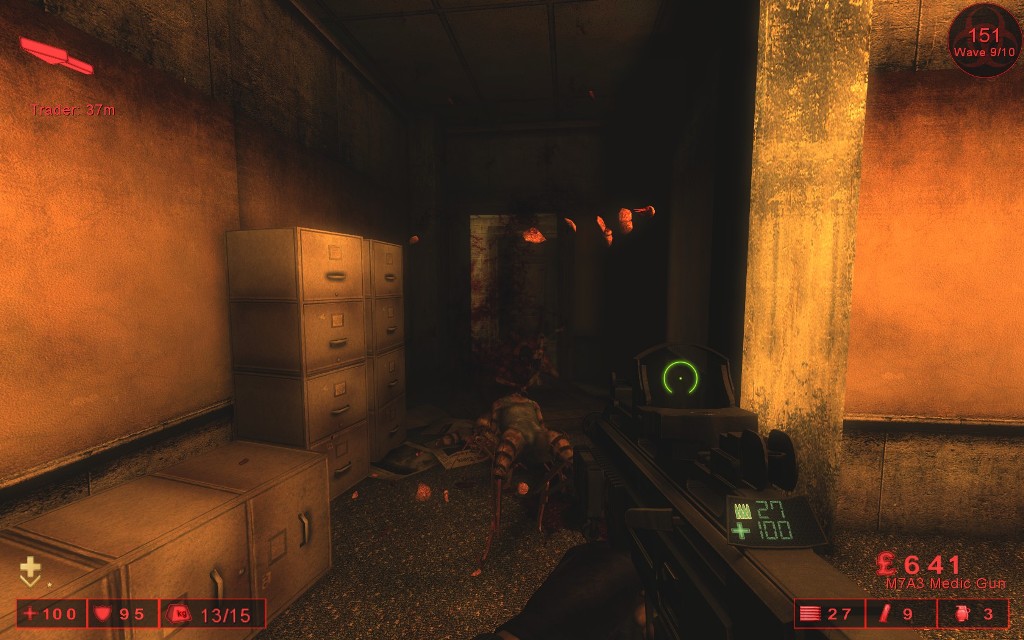Click the Field Medic perk icon
Viewport: 1024px width, 640px height.
(30, 571)
